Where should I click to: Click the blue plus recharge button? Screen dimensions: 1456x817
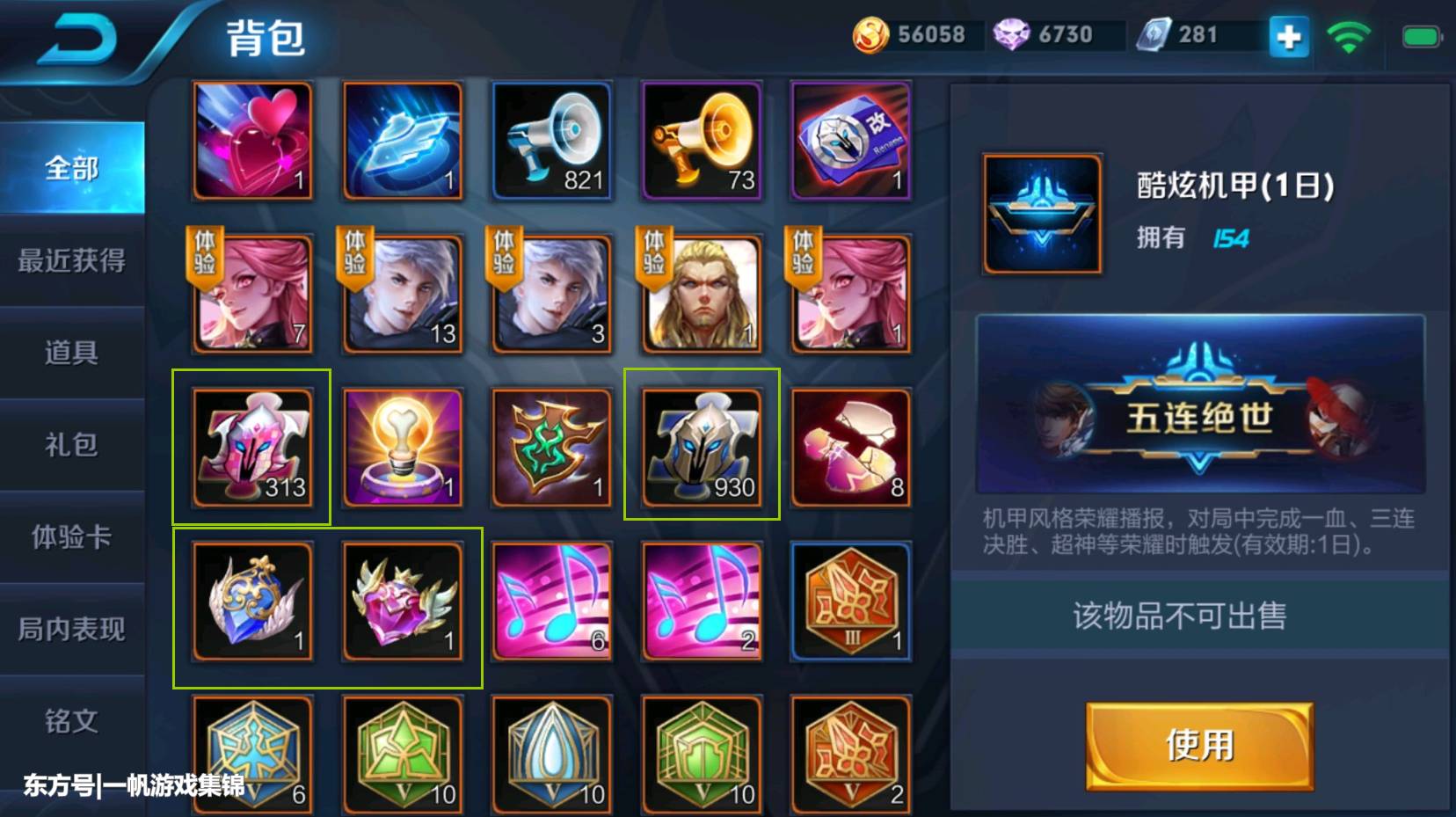[x=1287, y=38]
